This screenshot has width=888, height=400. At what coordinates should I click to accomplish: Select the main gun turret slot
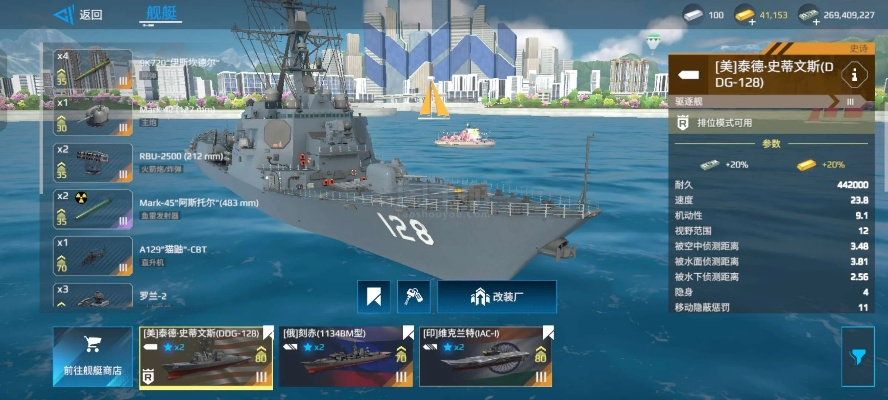[93, 115]
